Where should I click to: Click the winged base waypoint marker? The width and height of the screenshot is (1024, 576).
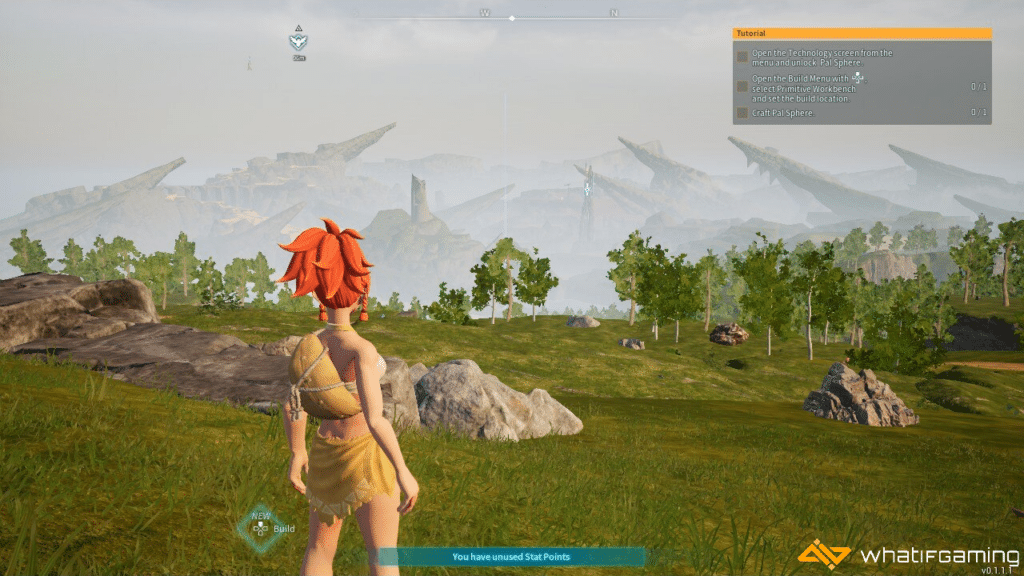[x=298, y=42]
